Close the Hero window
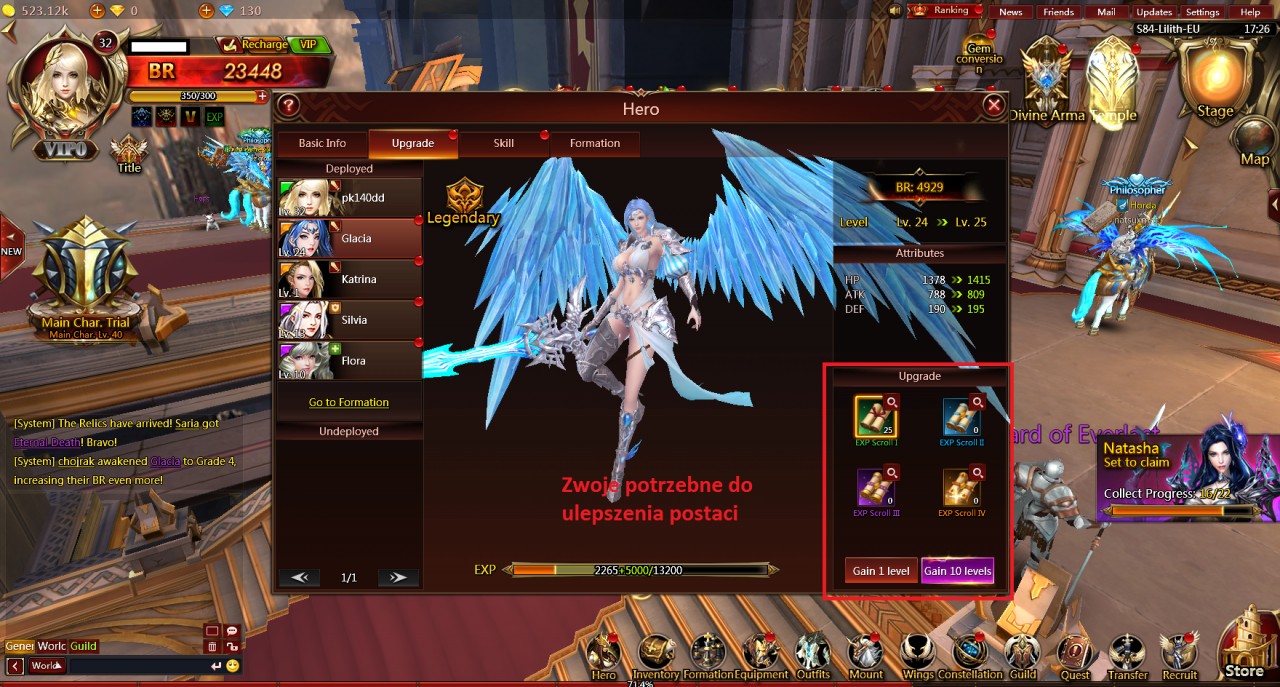Screen dimensions: 1280x687 click(993, 105)
